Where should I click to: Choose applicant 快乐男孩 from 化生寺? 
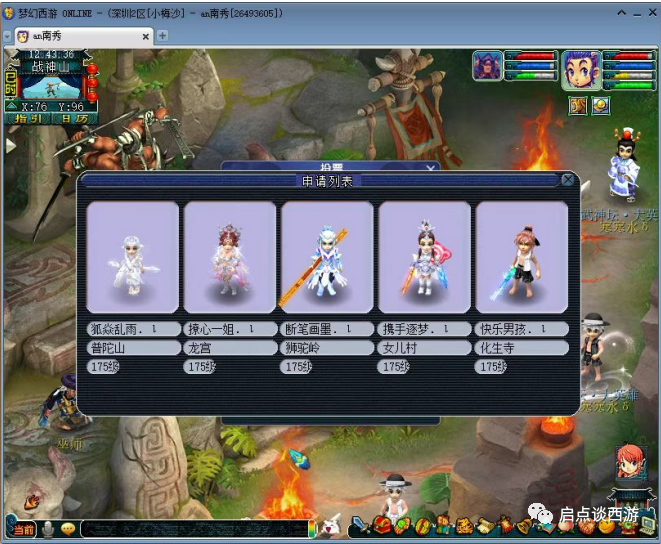point(521,258)
